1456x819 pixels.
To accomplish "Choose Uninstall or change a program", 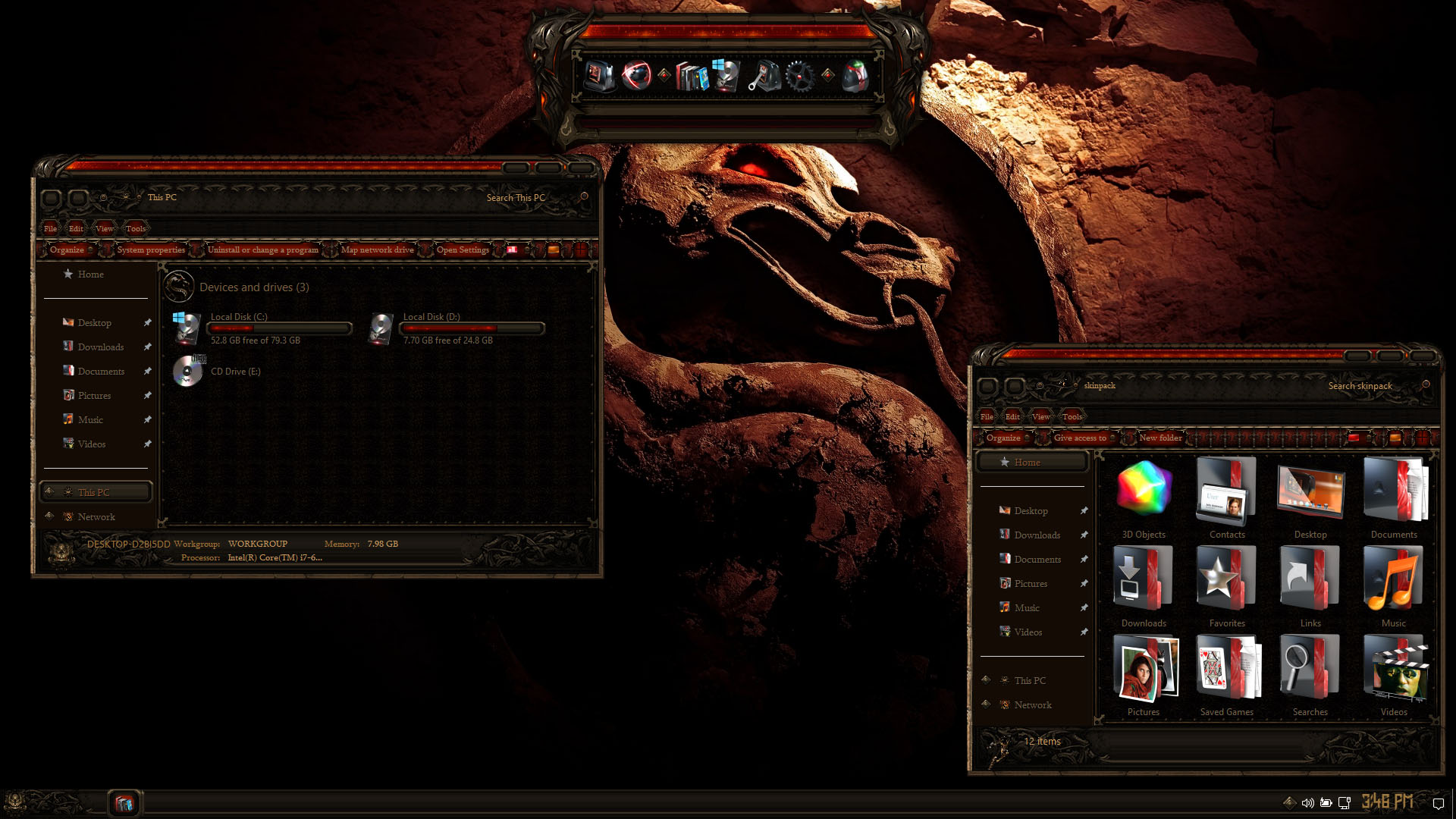I will 262,249.
